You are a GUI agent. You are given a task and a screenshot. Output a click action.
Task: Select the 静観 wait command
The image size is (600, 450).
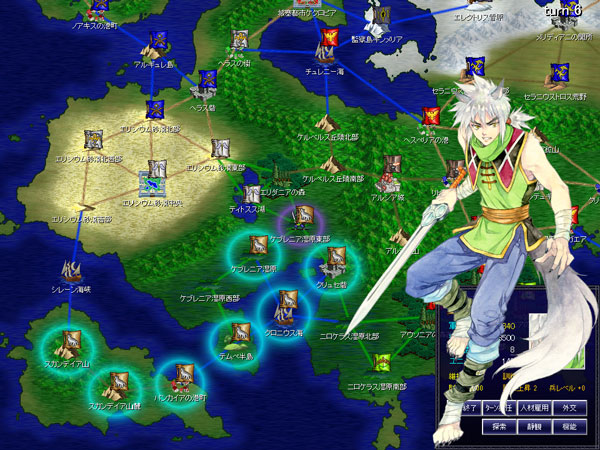(535, 427)
